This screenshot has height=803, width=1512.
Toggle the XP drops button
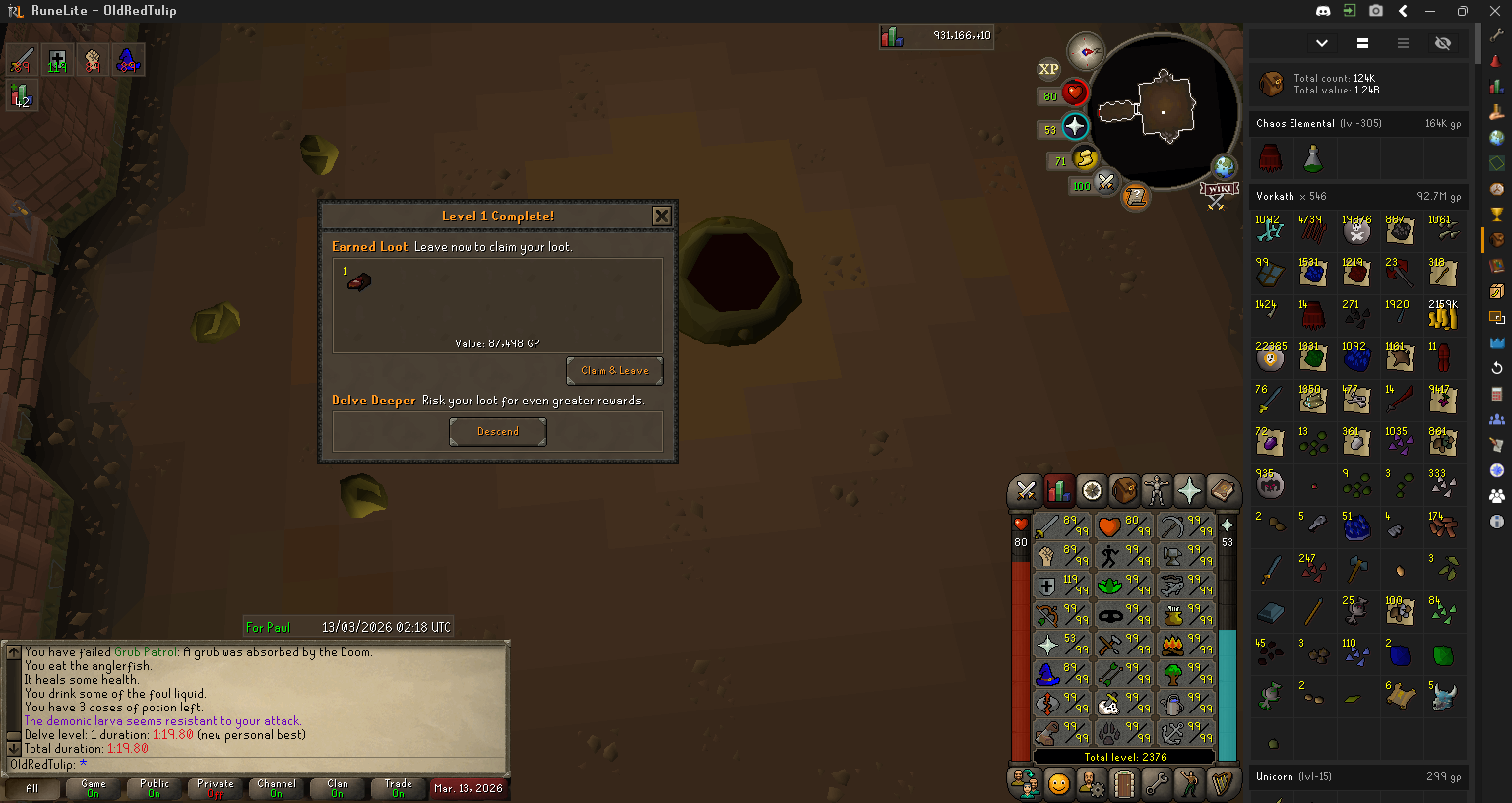click(1048, 69)
